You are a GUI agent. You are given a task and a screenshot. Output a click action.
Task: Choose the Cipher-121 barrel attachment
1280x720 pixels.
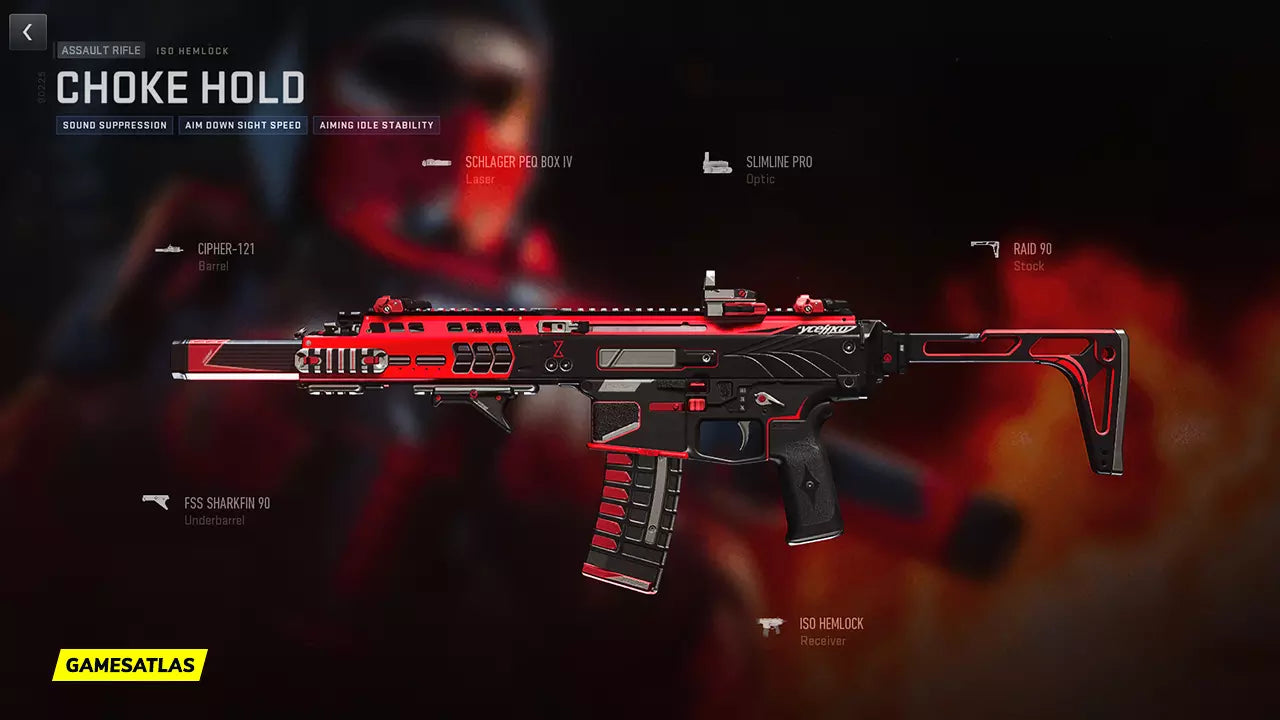(225, 250)
